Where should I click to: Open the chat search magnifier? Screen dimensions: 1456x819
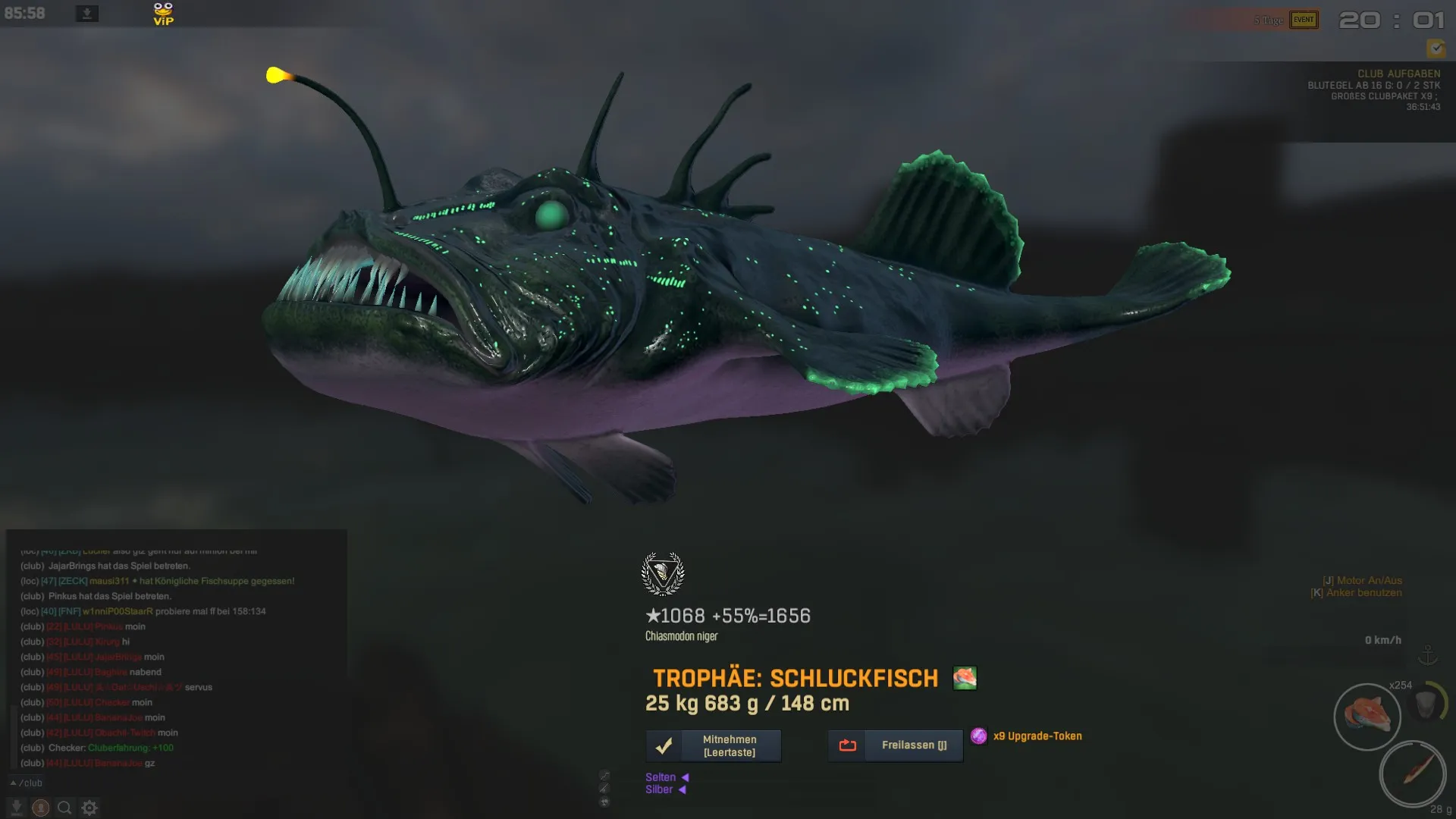(65, 808)
